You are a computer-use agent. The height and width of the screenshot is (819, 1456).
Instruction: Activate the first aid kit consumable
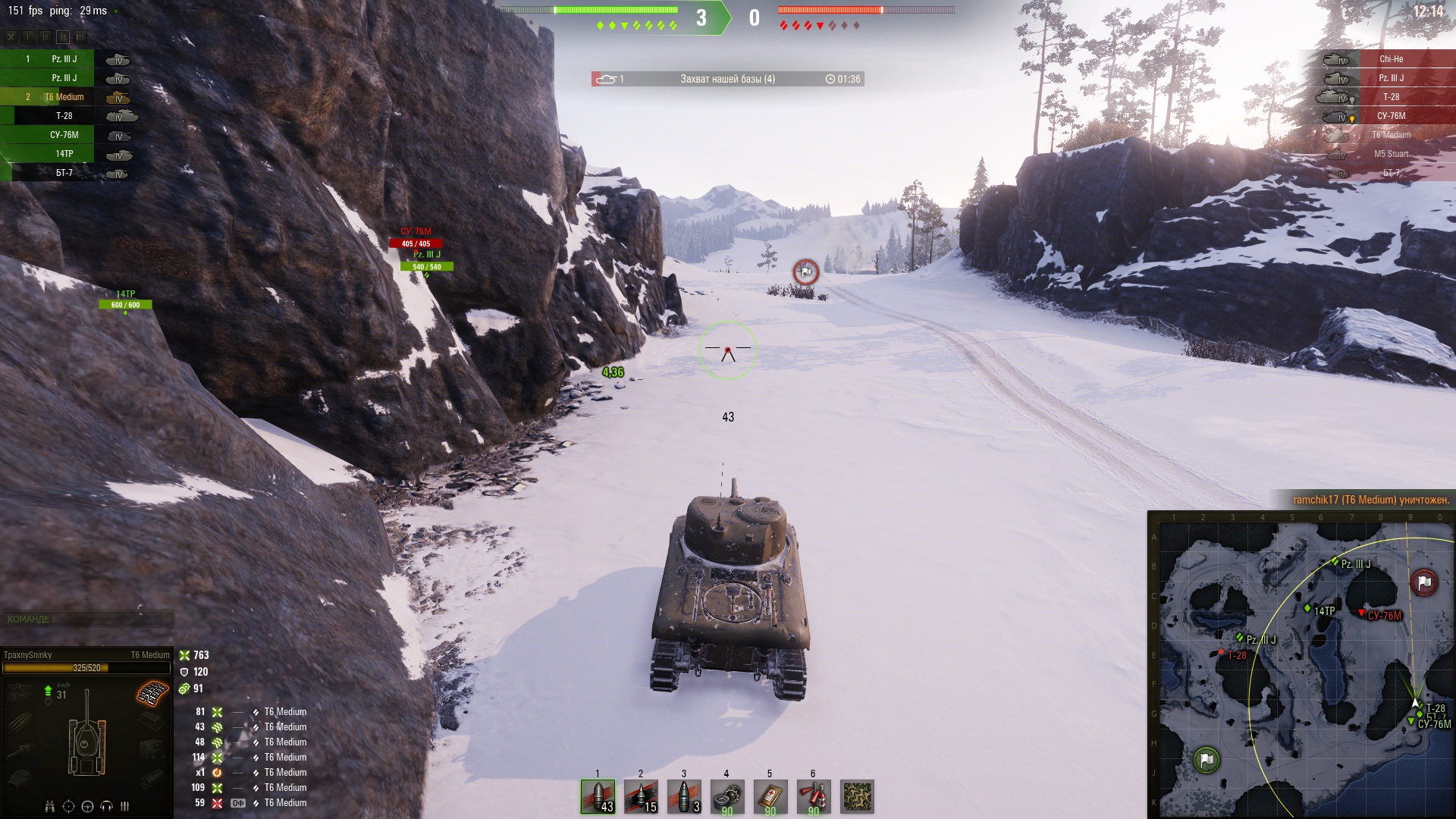point(770,796)
